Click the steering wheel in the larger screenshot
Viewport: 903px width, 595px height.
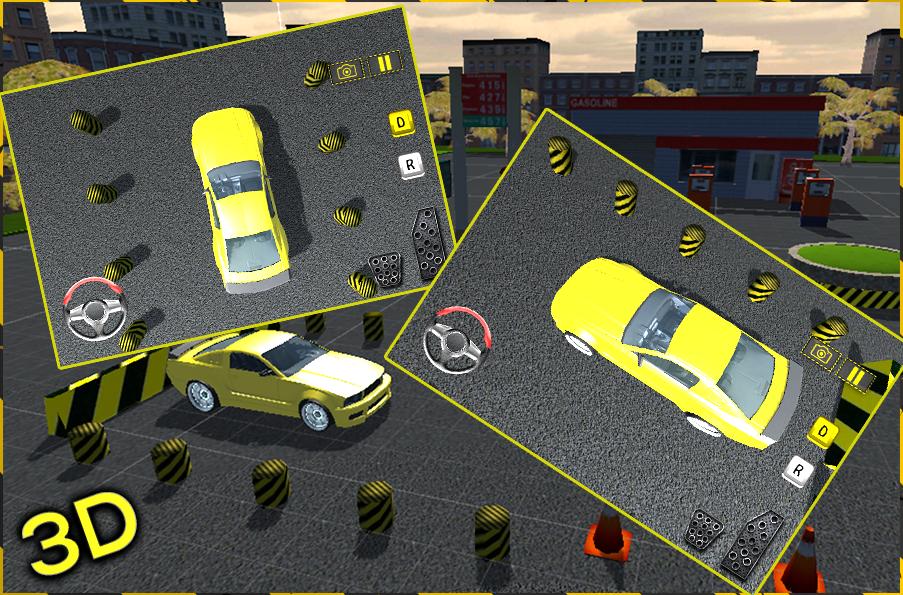(x=455, y=342)
